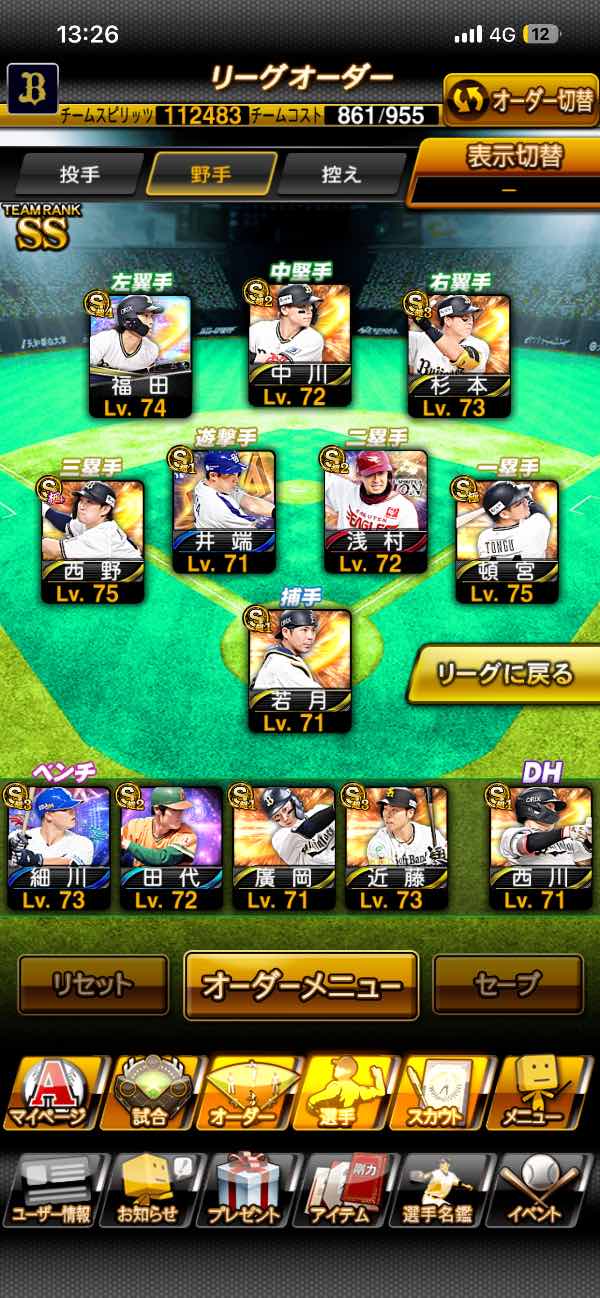Screen dimensions: 600x1298
Task: Tap the オーダー切替 button
Action: 520,100
